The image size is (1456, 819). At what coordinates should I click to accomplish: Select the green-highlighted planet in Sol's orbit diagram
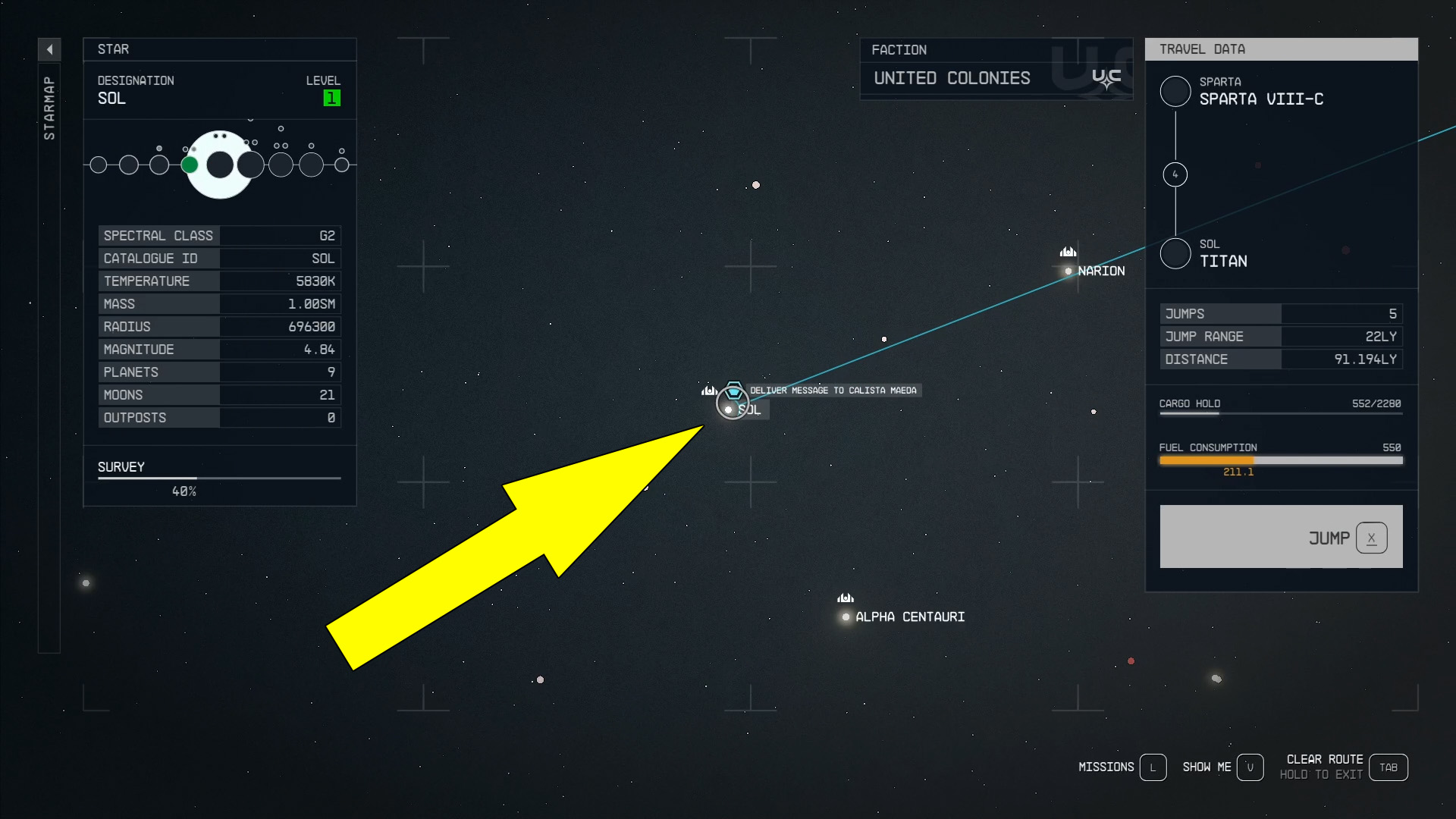tap(190, 164)
